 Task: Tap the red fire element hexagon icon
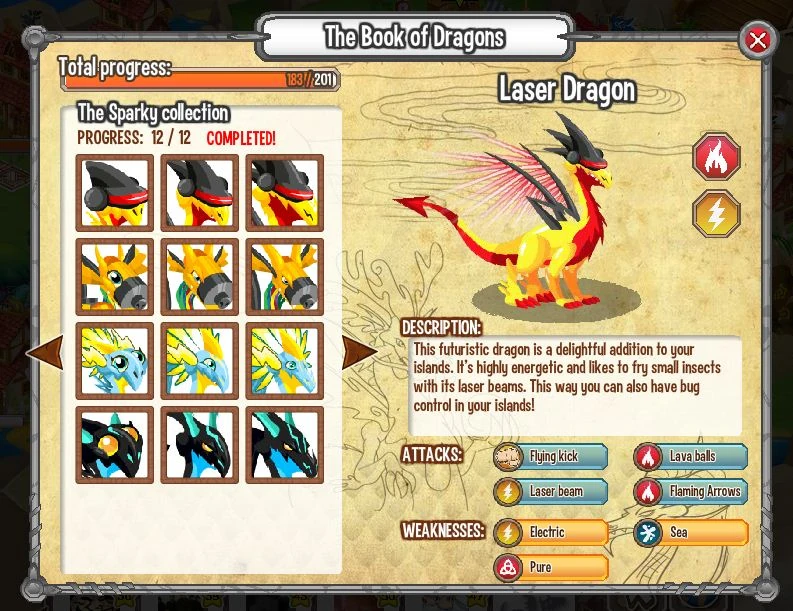(717, 158)
